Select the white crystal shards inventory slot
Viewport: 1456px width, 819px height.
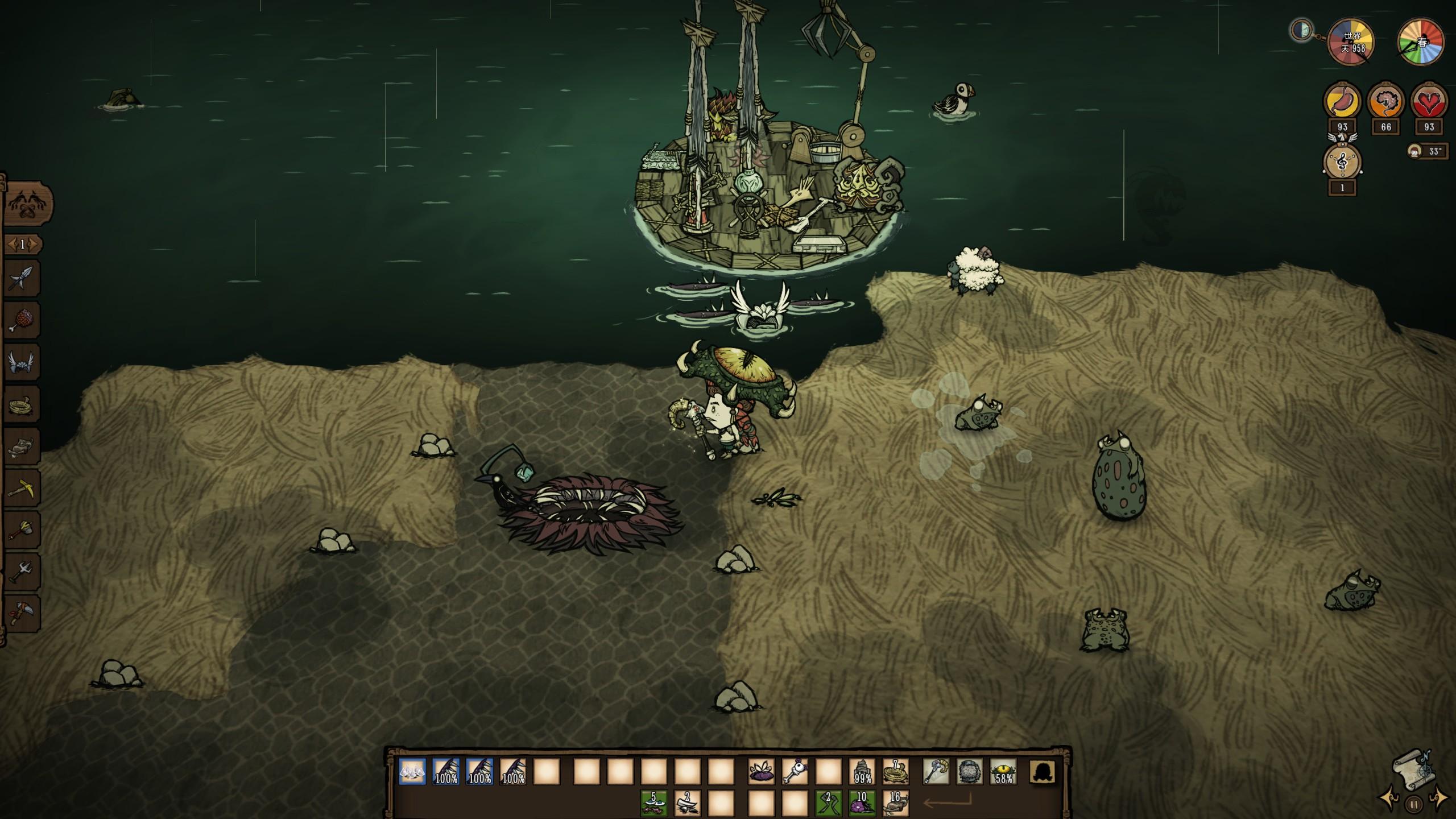412,773
